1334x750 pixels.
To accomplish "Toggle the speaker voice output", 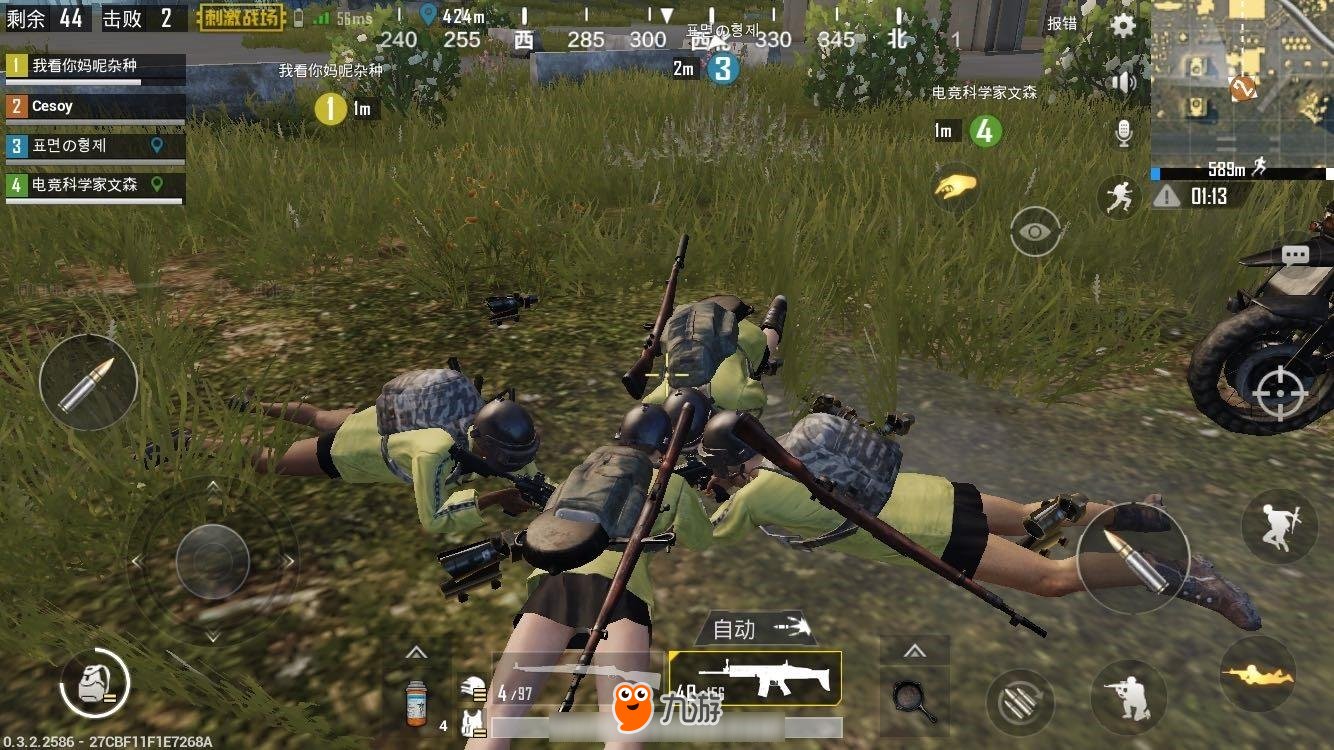I will (x=1124, y=82).
